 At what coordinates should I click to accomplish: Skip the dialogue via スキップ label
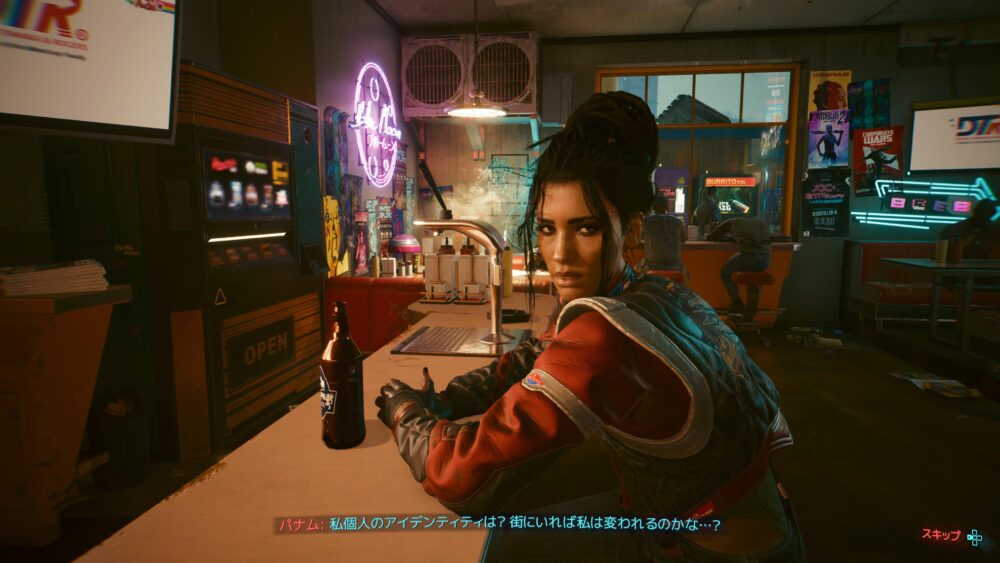pos(941,535)
